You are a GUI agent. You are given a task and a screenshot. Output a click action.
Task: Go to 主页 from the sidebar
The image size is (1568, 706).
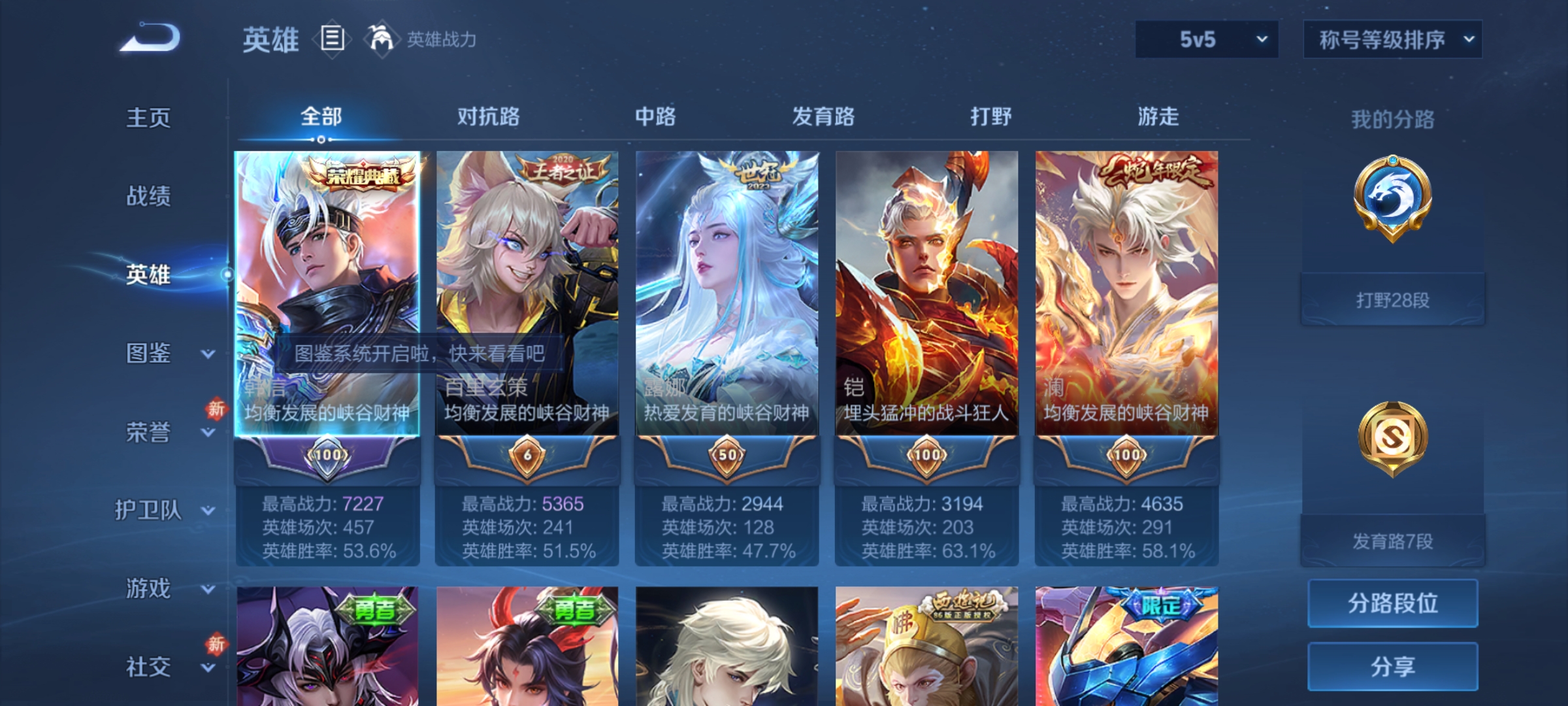(147, 119)
